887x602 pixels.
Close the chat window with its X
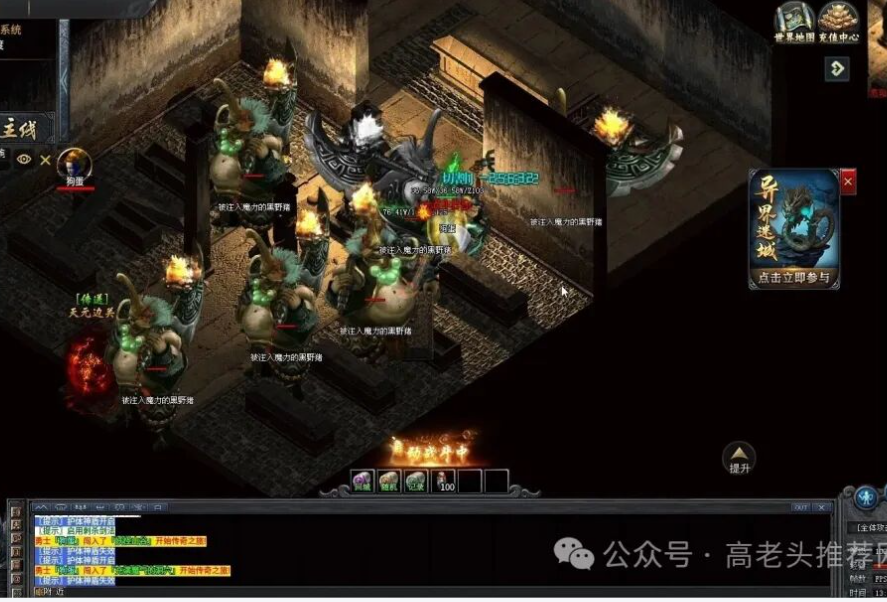coord(822,507)
